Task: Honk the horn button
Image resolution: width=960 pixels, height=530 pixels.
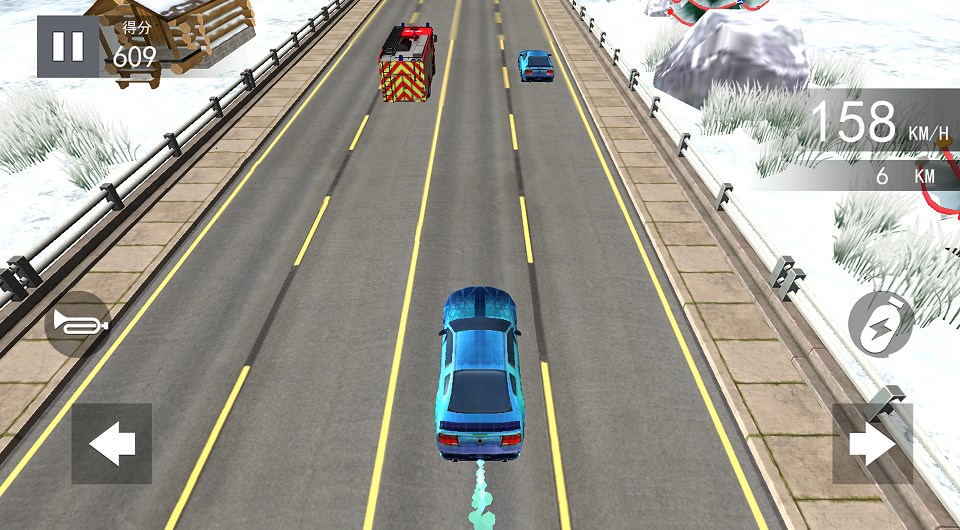Action: [77, 323]
